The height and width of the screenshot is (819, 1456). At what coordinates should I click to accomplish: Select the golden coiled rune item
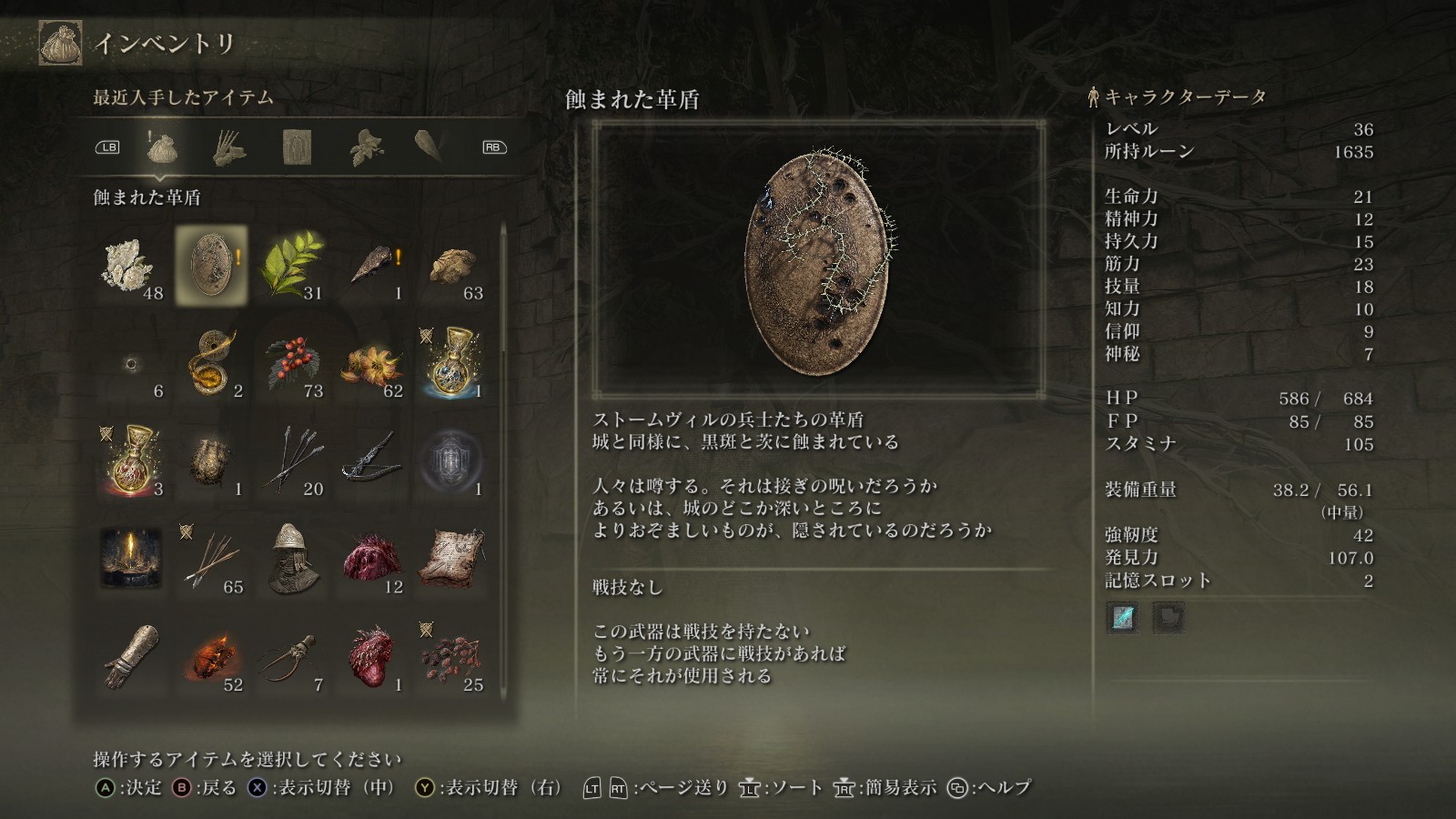point(211,364)
